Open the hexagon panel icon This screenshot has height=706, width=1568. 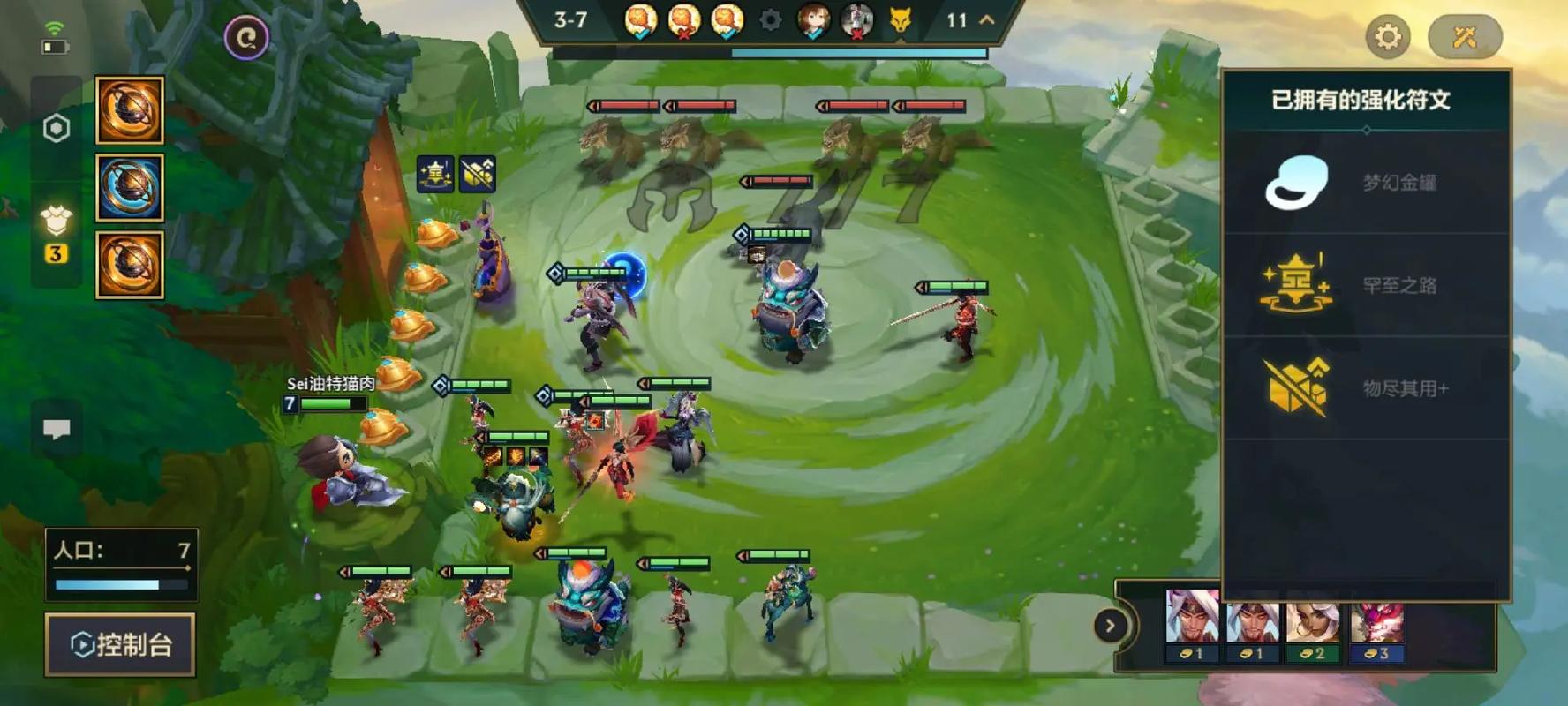pyautogui.click(x=57, y=129)
